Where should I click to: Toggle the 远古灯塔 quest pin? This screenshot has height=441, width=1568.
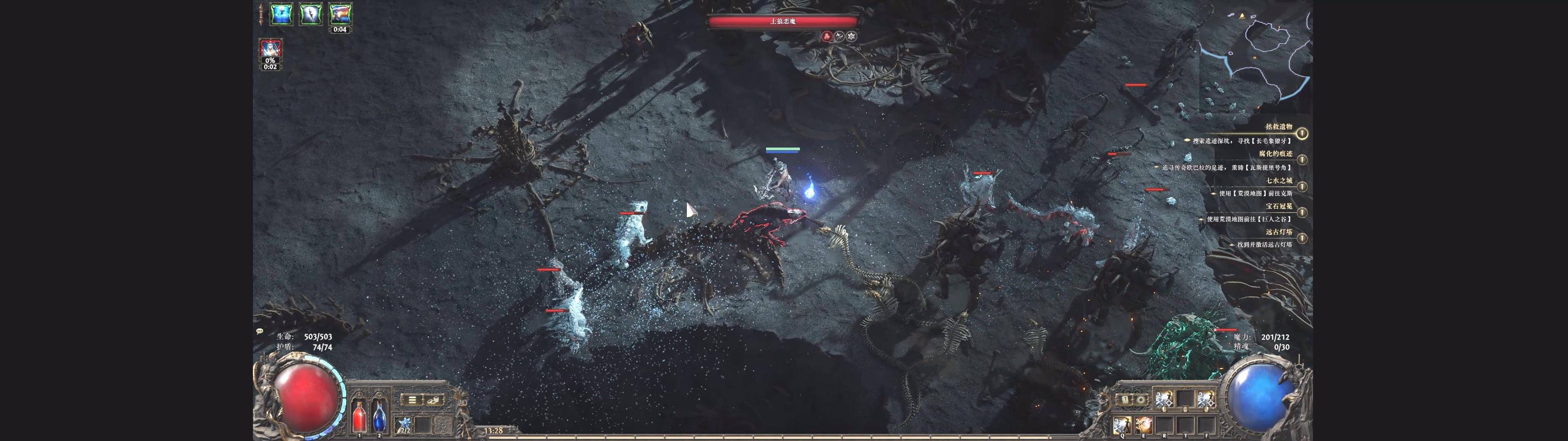(x=1301, y=238)
